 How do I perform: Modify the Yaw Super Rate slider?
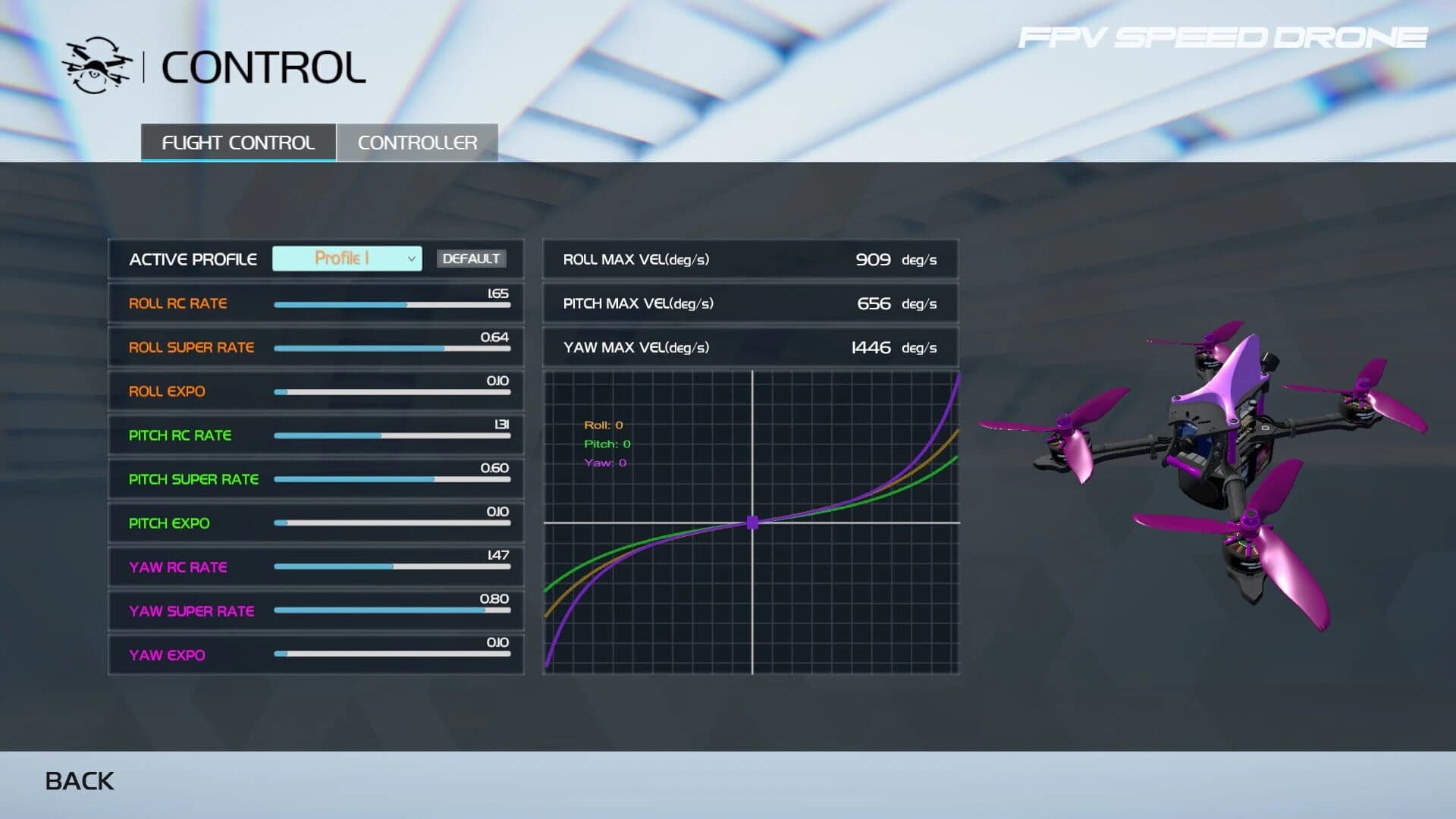[x=392, y=610]
